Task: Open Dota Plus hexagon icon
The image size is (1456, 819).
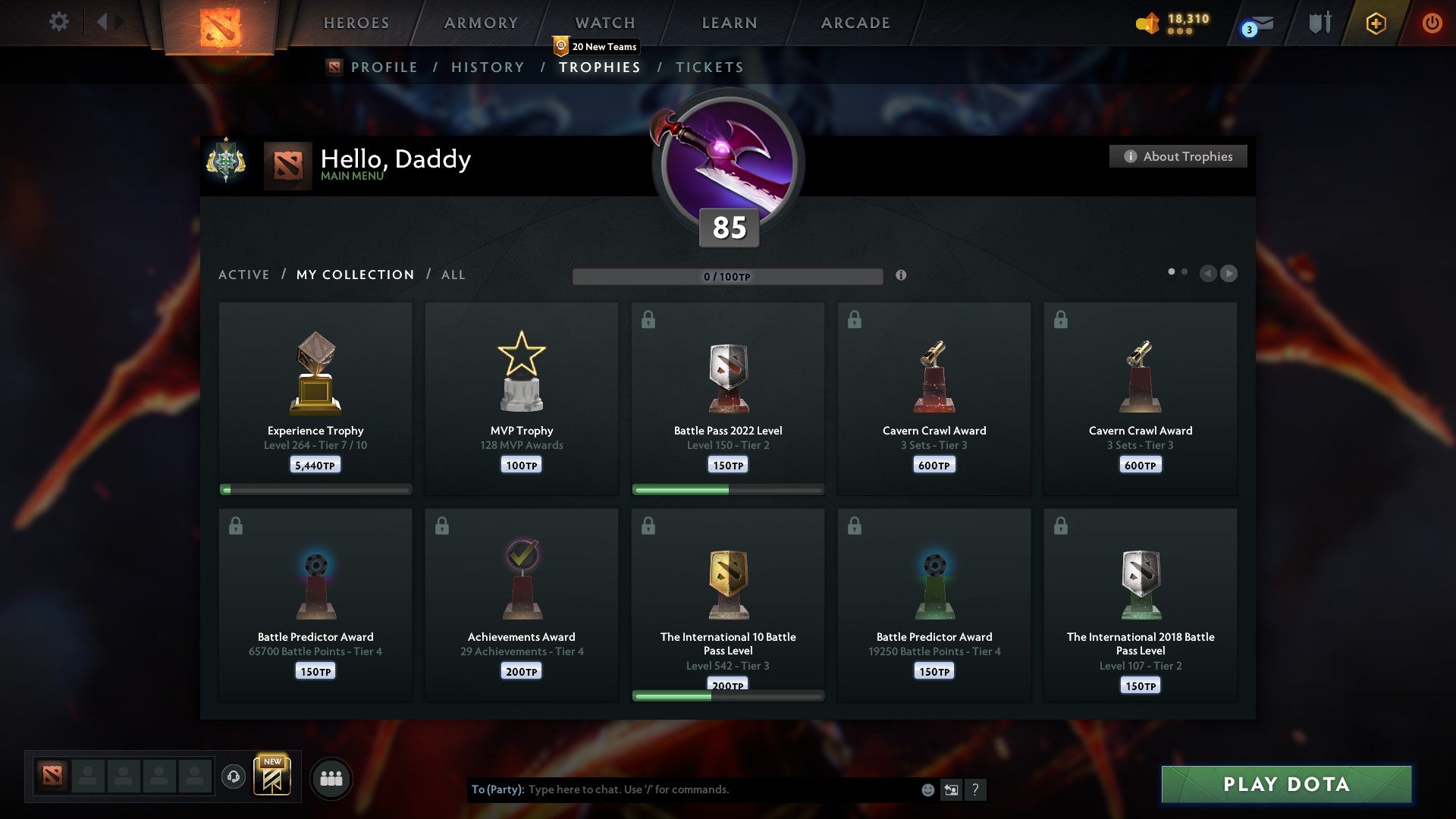Action: 1375,23
